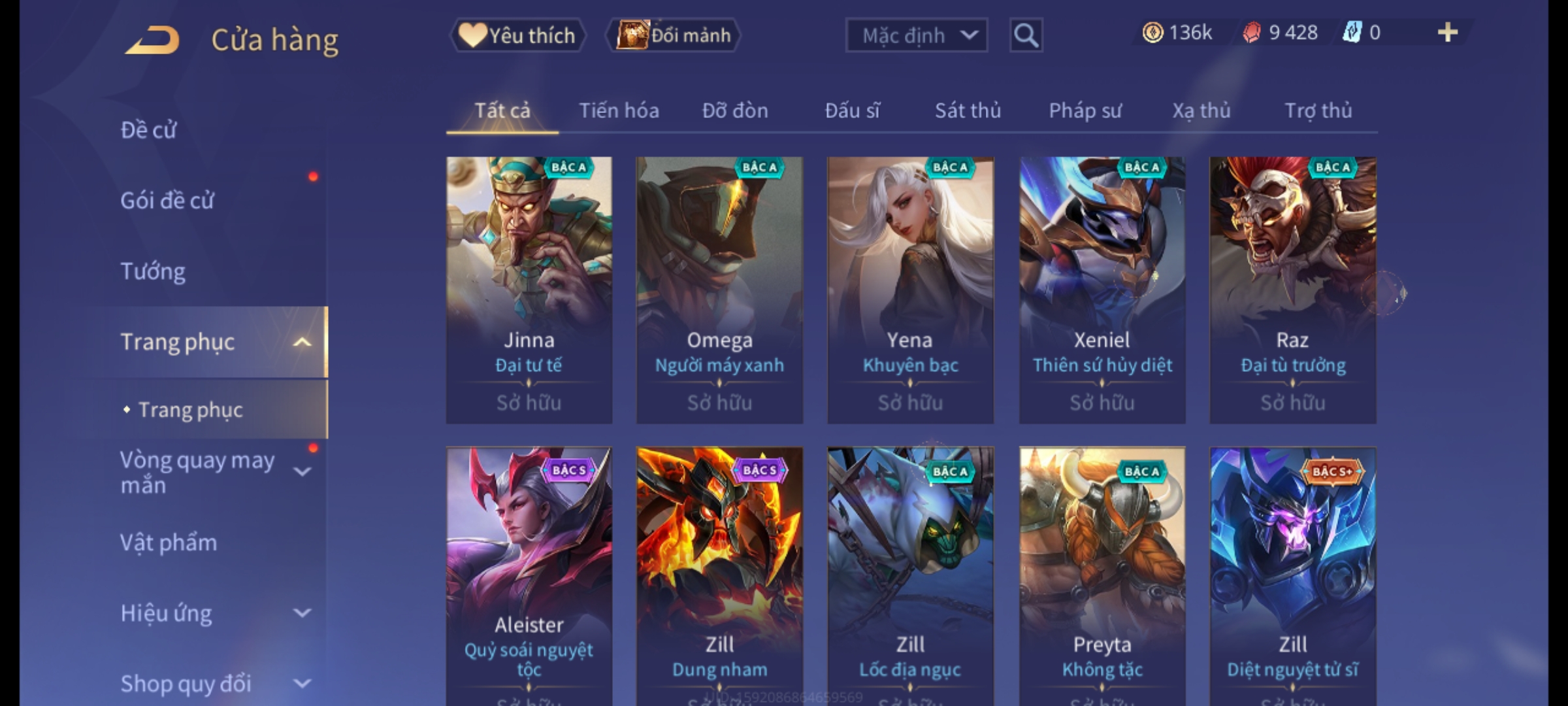Image resolution: width=1568 pixels, height=706 pixels.
Task: Open the Tướng heroes section
Action: tap(153, 271)
